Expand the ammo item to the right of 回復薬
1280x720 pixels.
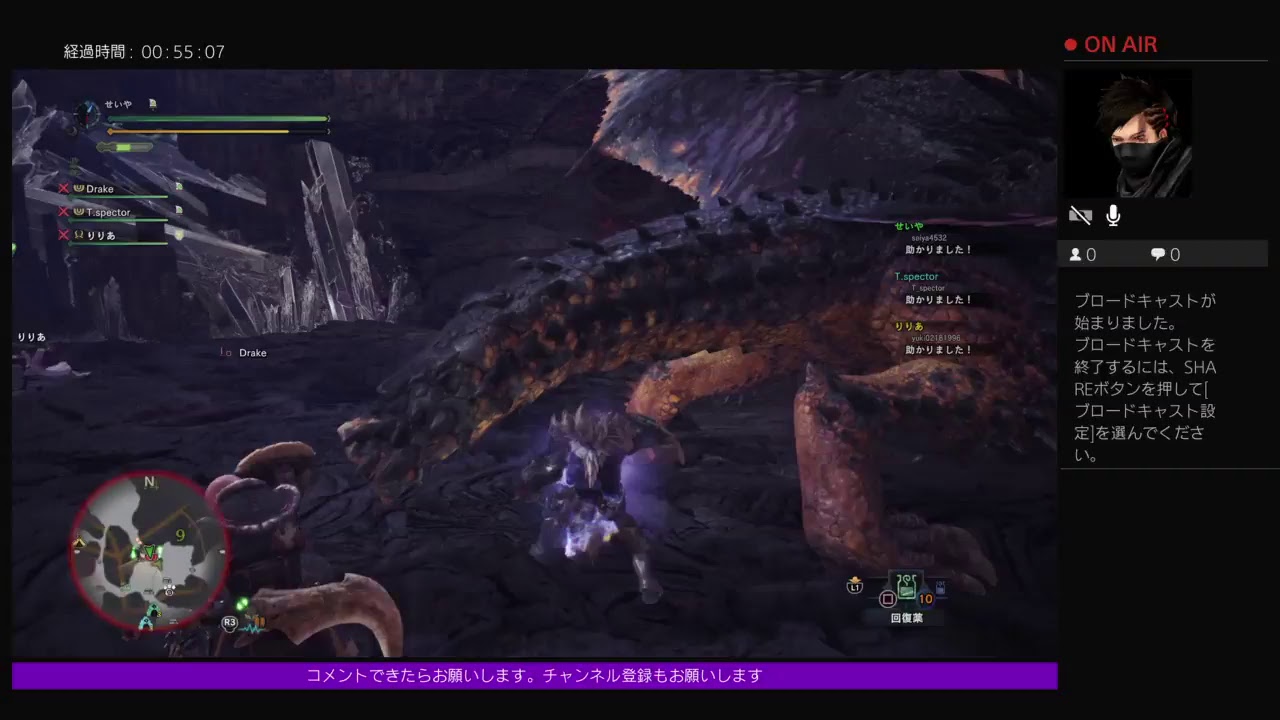point(941,587)
